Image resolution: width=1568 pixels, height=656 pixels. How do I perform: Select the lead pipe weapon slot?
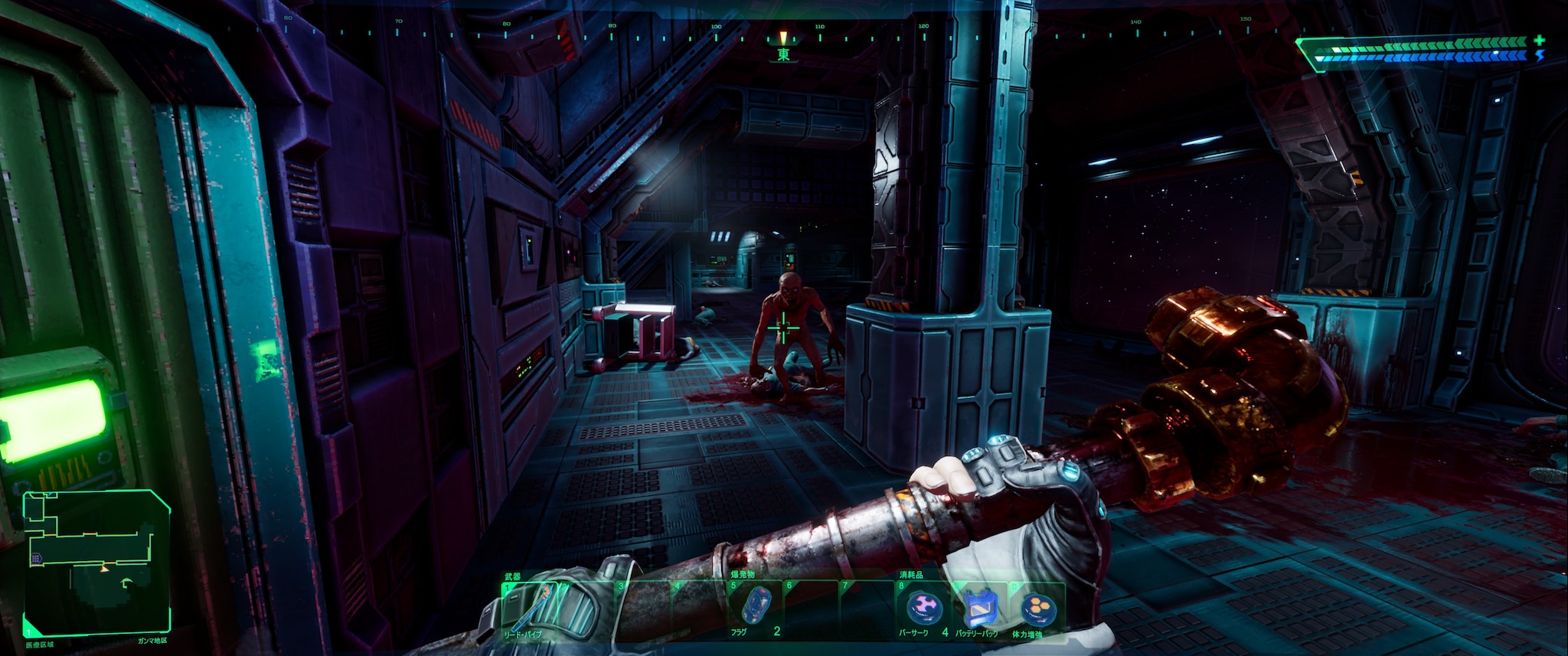tap(530, 610)
